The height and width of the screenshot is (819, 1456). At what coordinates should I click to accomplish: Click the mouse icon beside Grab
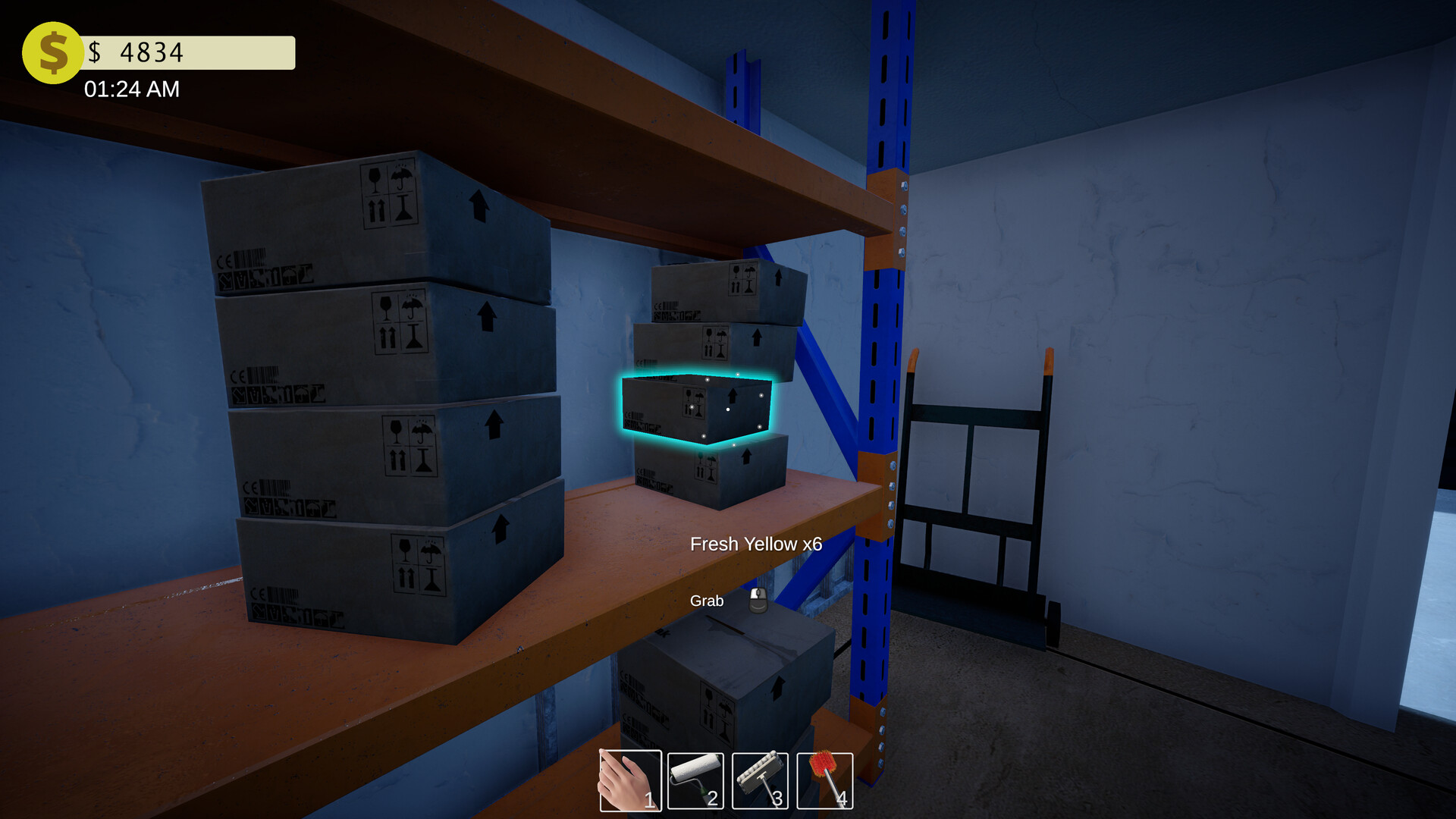tap(758, 601)
